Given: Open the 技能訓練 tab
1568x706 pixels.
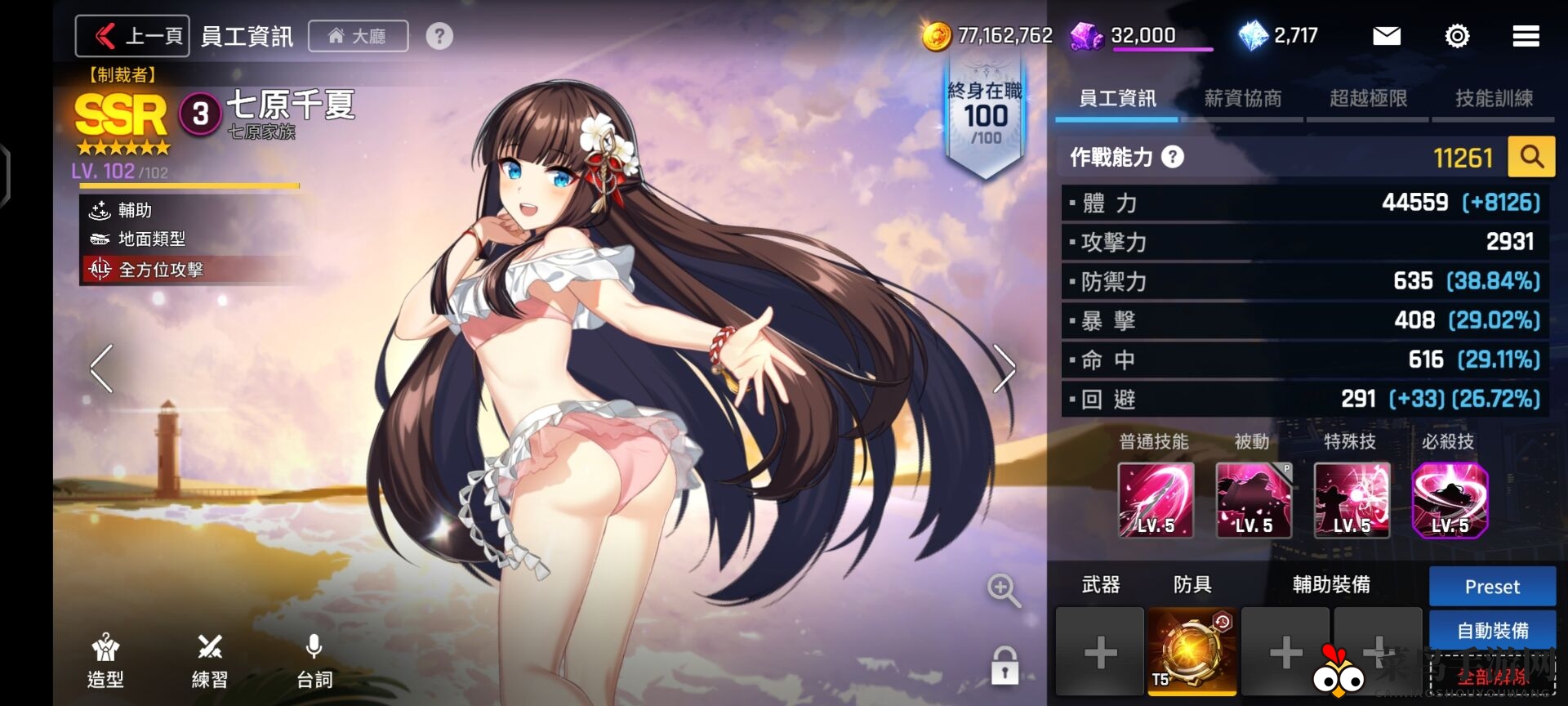Looking at the screenshot, I should pyautogui.click(x=1494, y=99).
